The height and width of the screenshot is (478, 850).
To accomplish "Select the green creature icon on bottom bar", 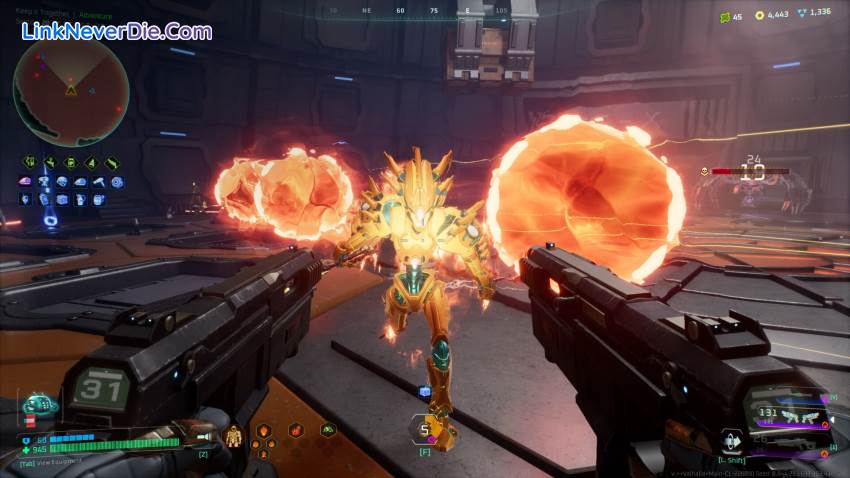I will click(x=327, y=430).
